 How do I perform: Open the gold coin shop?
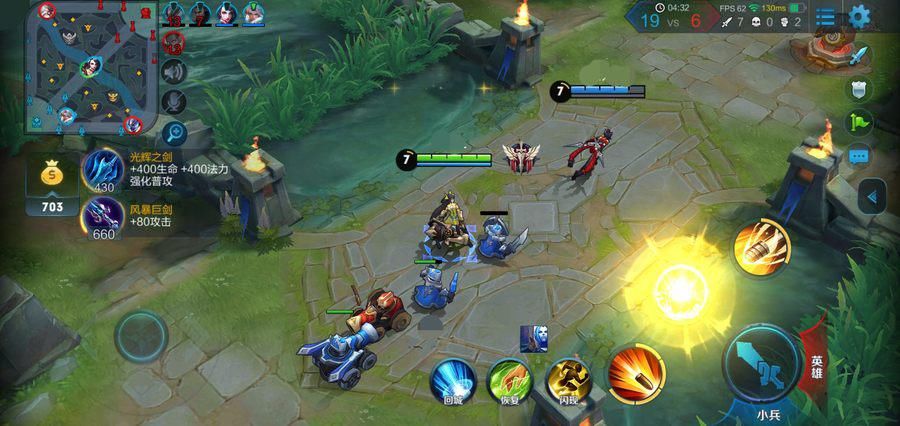(52, 186)
